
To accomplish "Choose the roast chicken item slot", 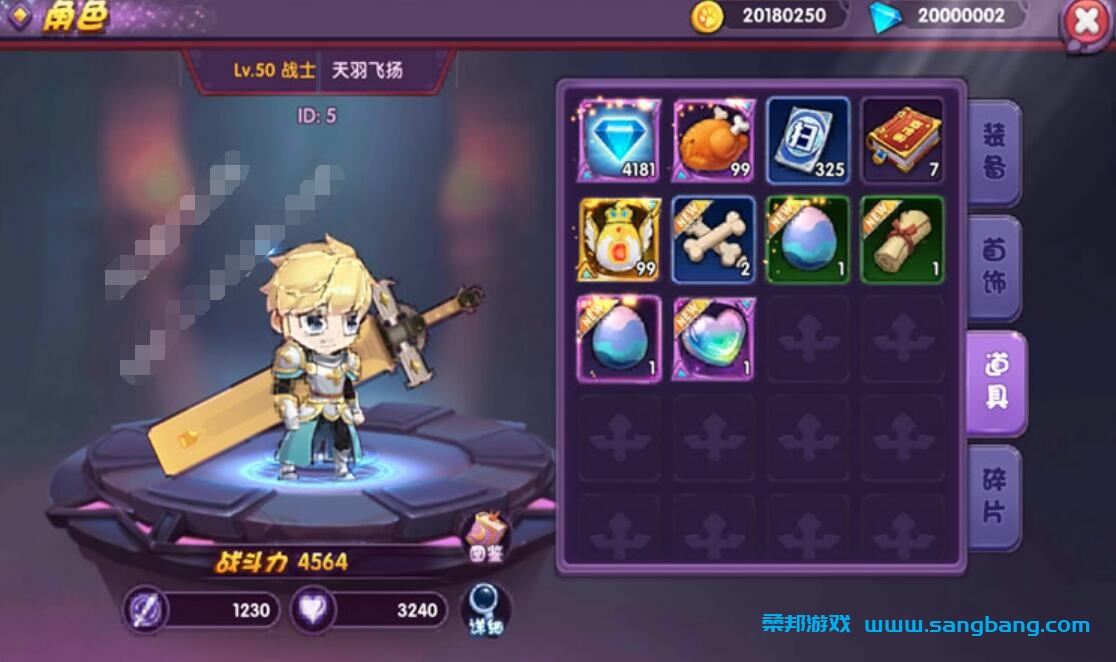I will [714, 140].
